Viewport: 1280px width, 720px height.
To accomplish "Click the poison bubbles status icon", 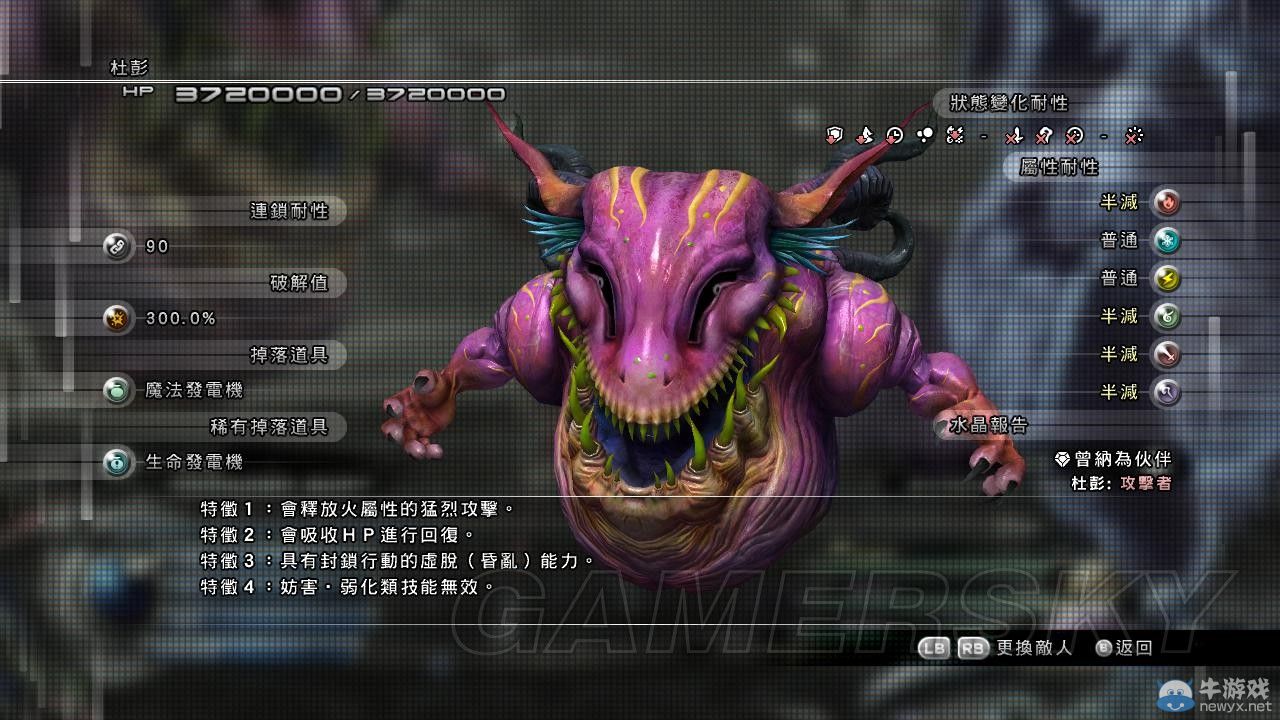I will 925,133.
